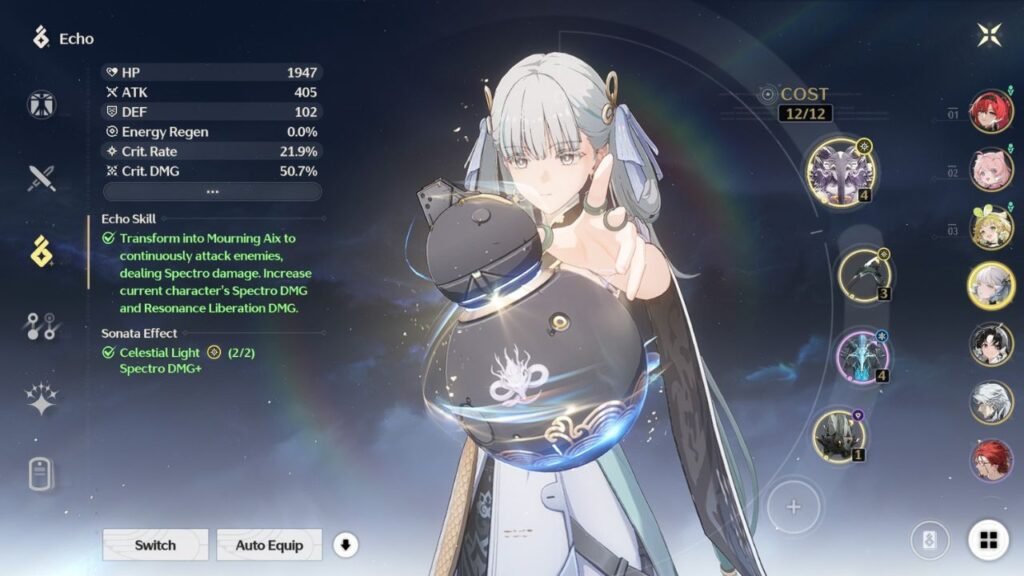Open the skill tree node tab
The width and height of the screenshot is (1024, 576).
pos(42,326)
